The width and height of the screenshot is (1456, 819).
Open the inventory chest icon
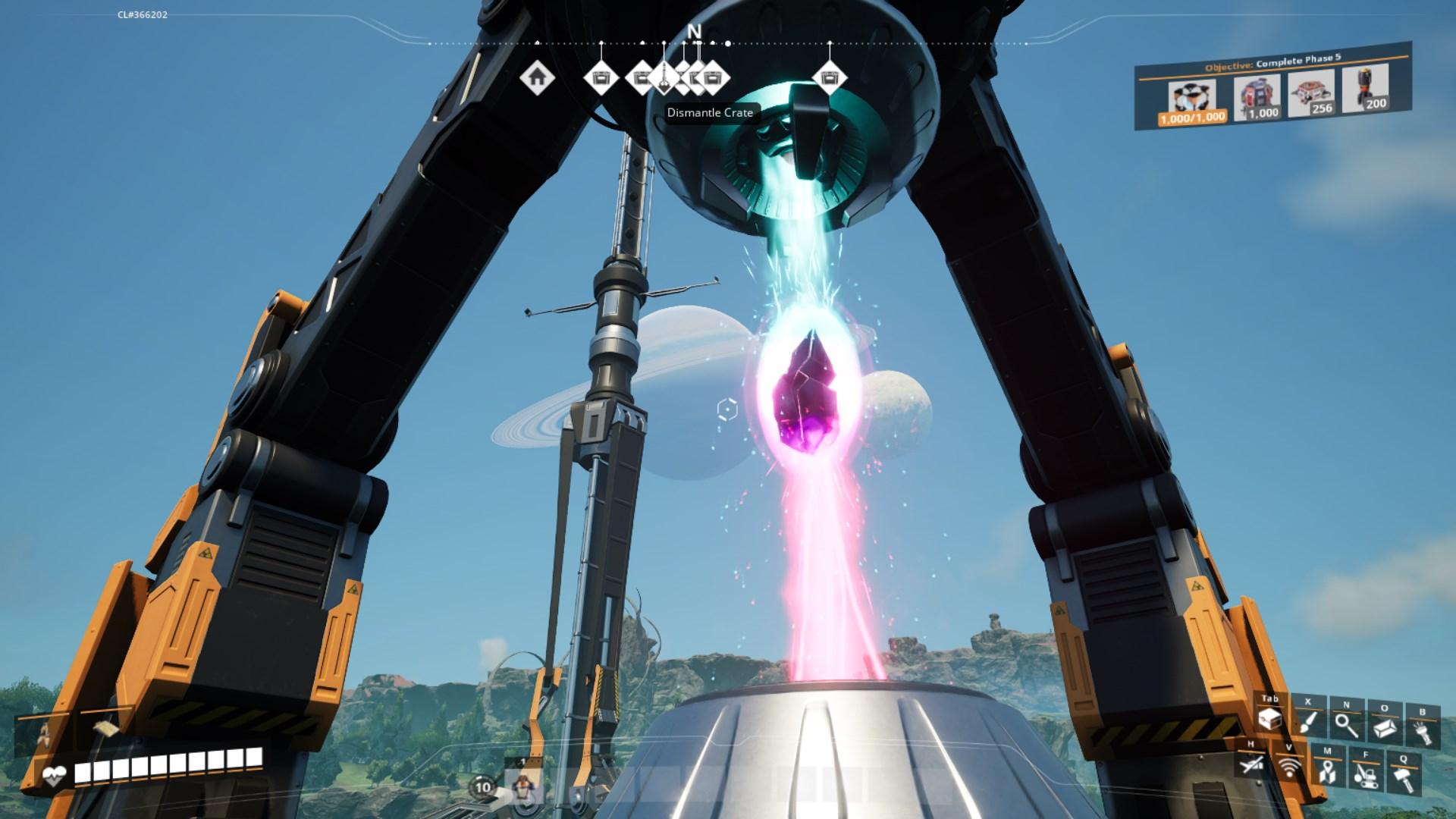[x=1270, y=719]
